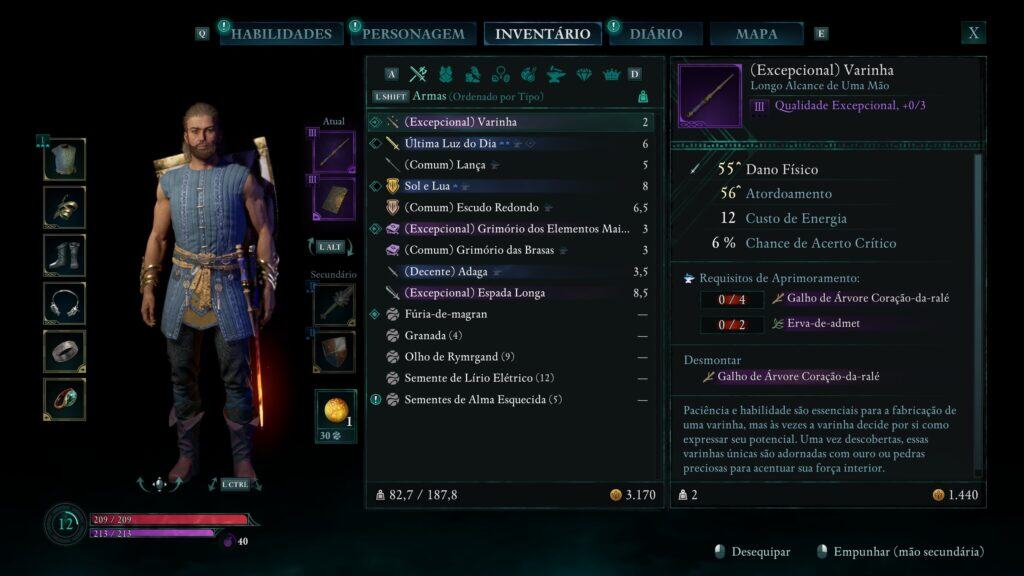The height and width of the screenshot is (576, 1024).
Task: Open the crown category filter
Action: point(611,74)
